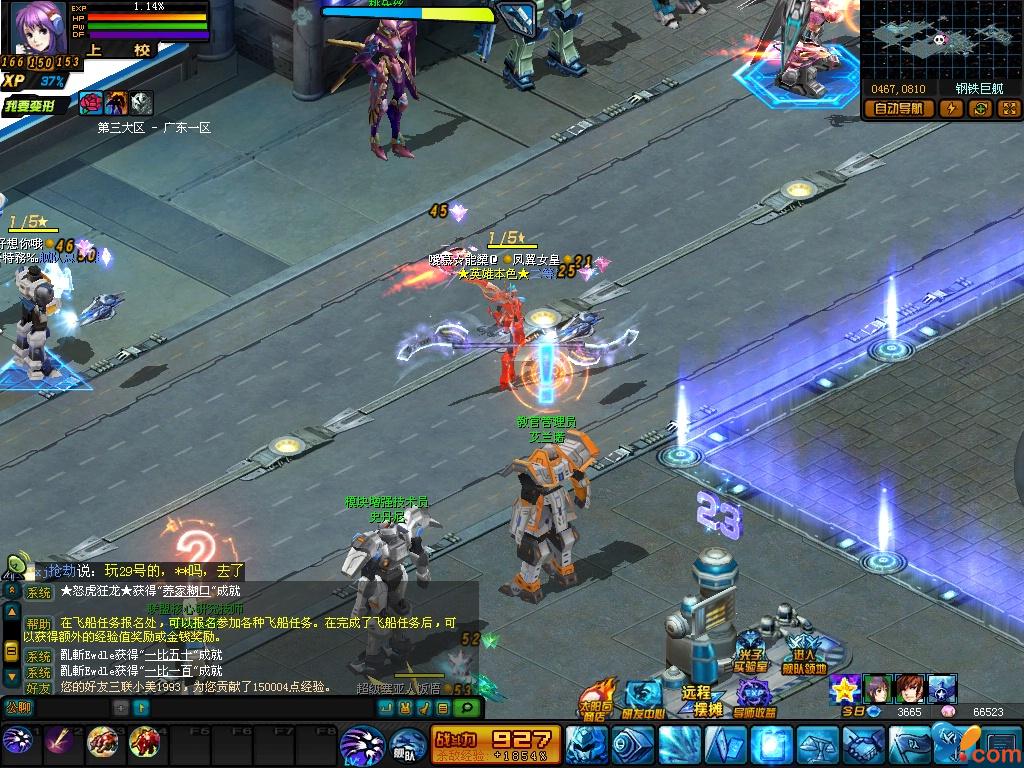Open the handshake icon in bottom menu bar

(861, 744)
